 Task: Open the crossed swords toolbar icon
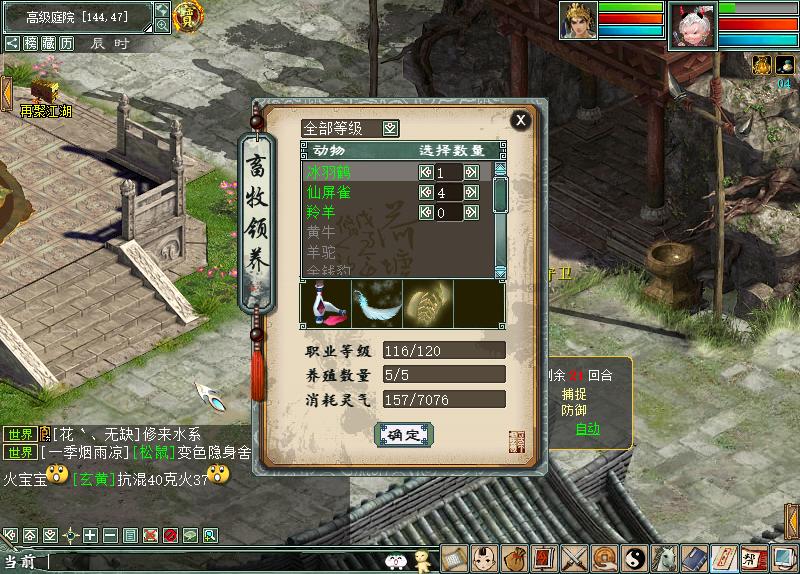click(x=576, y=557)
